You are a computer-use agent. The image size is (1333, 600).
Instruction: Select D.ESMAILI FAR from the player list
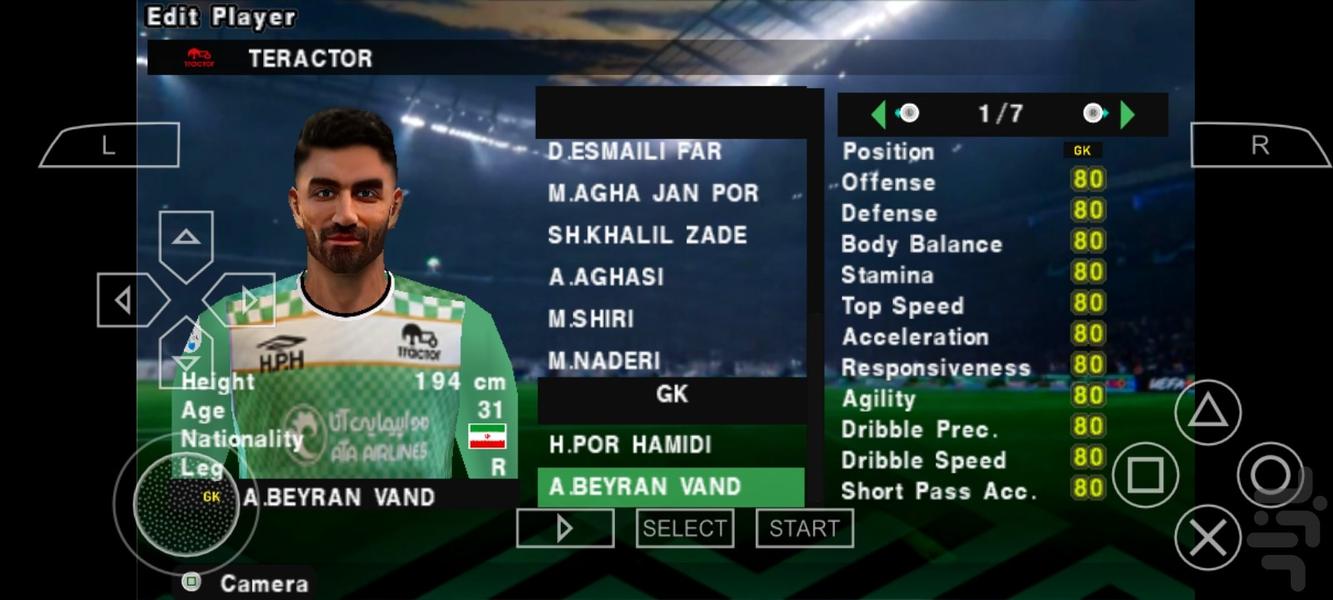[634, 152]
